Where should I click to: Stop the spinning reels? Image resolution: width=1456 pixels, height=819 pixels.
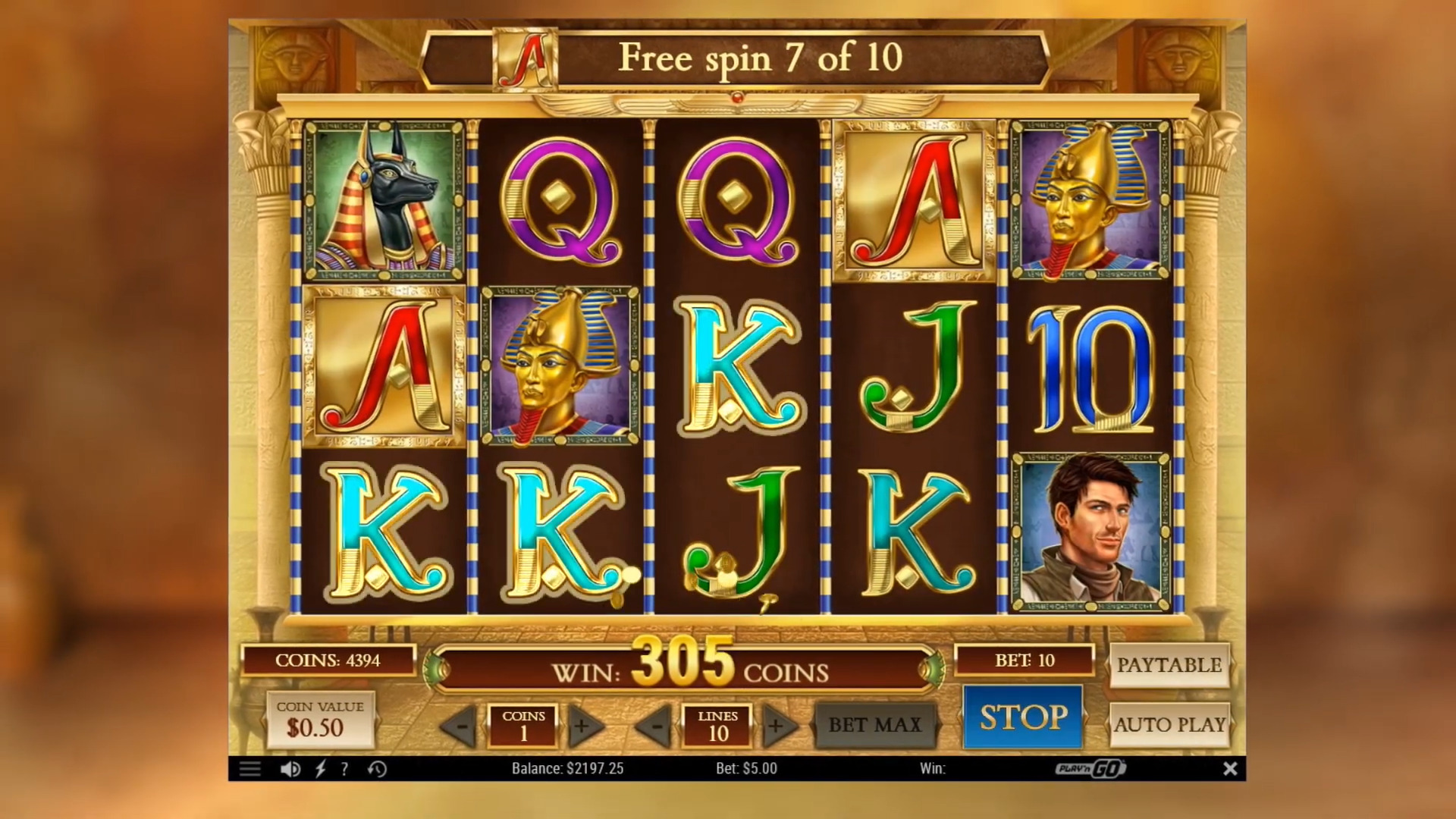pyautogui.click(x=1023, y=717)
